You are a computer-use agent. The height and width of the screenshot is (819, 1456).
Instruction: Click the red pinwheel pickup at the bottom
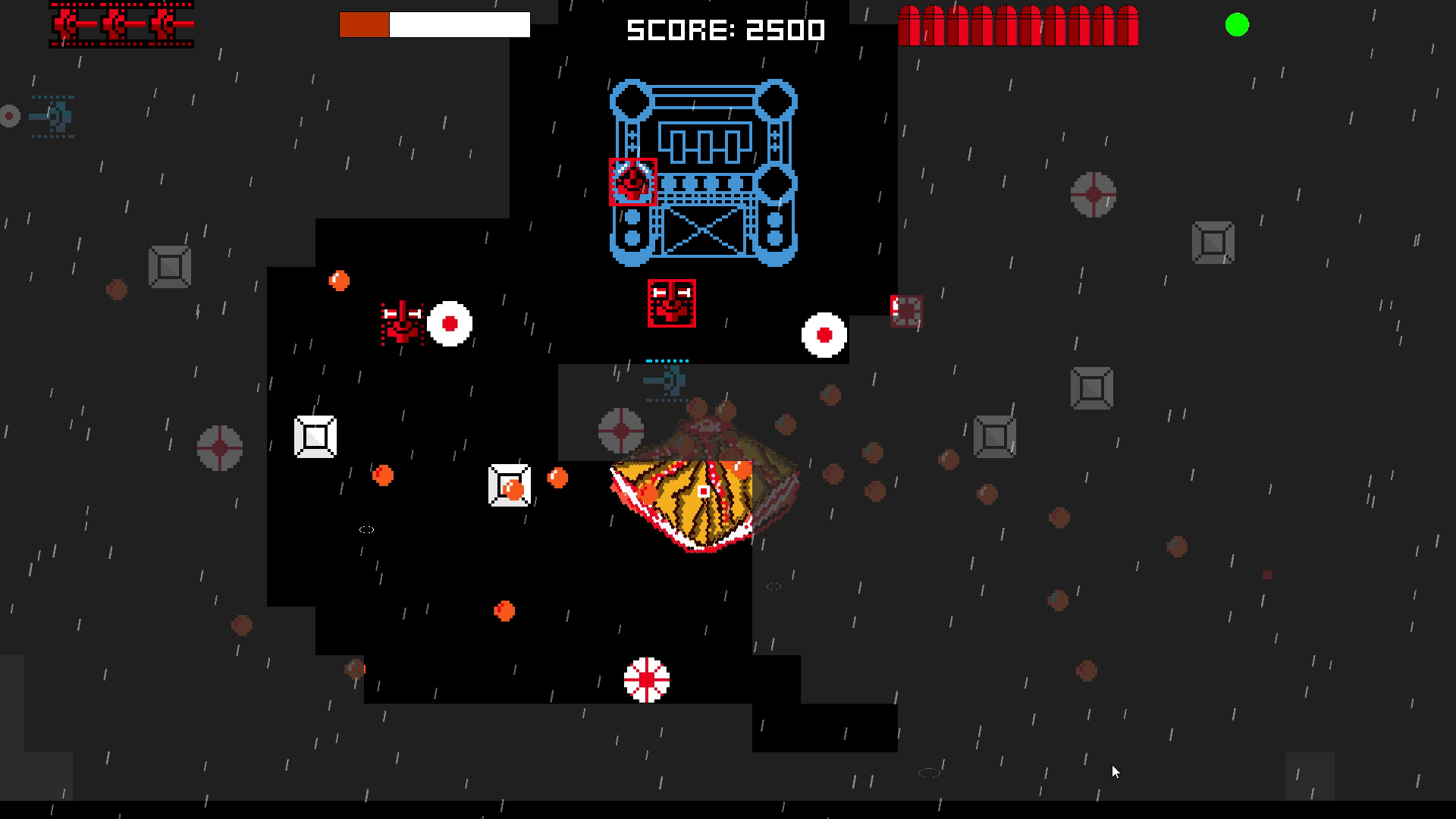click(646, 681)
